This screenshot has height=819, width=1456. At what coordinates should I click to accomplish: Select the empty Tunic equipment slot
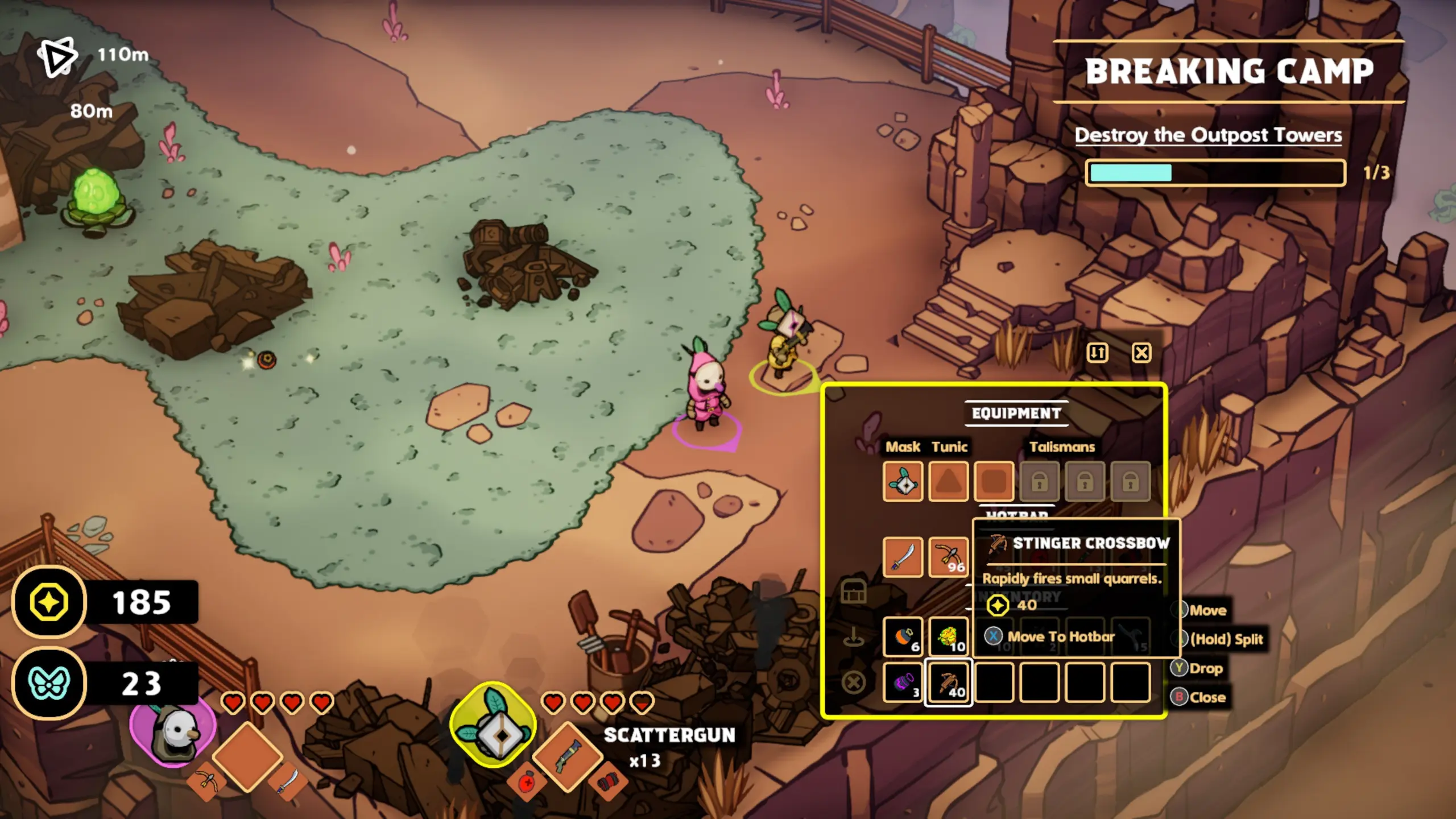point(948,482)
